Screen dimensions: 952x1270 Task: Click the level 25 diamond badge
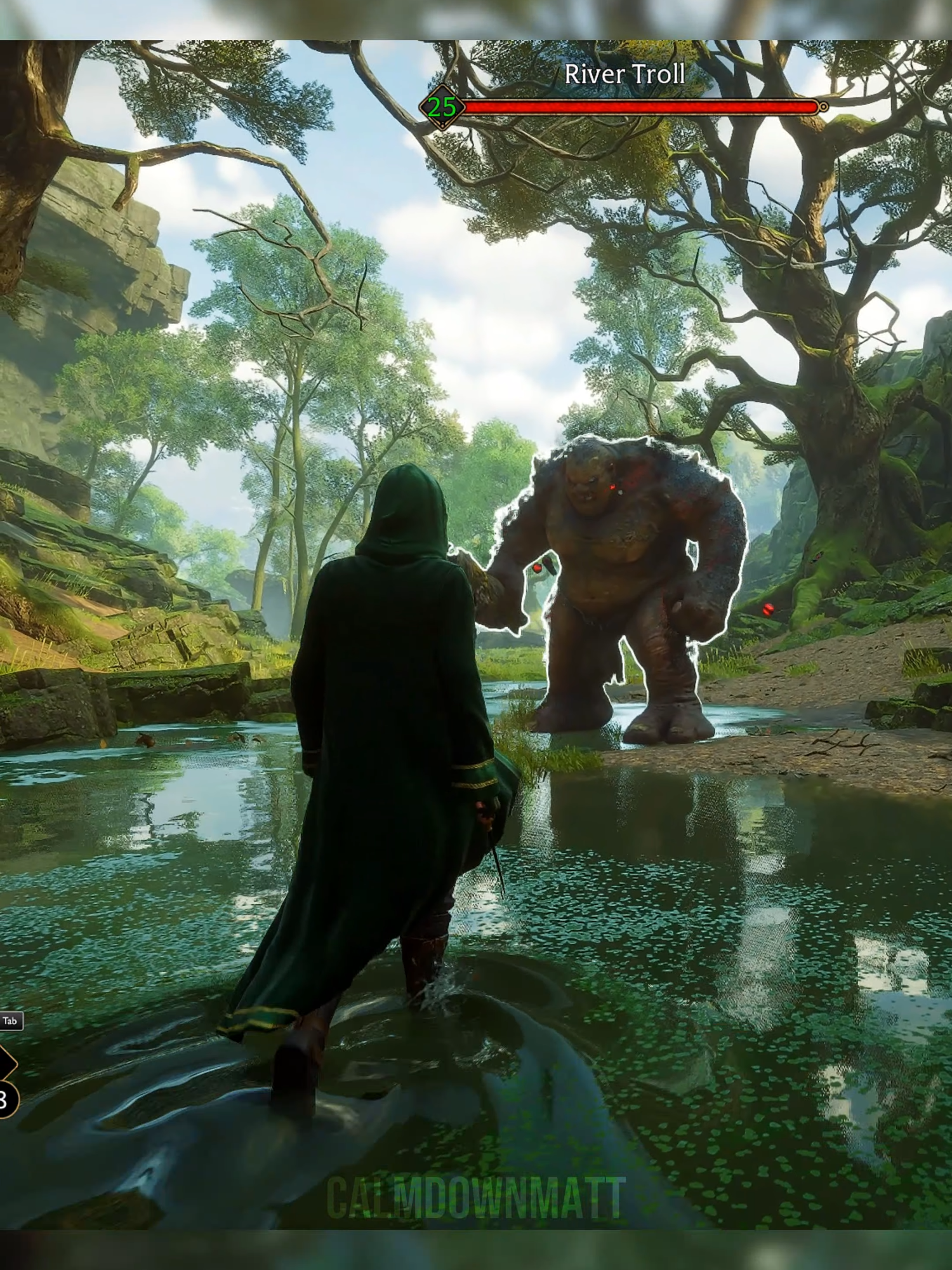coord(441,108)
